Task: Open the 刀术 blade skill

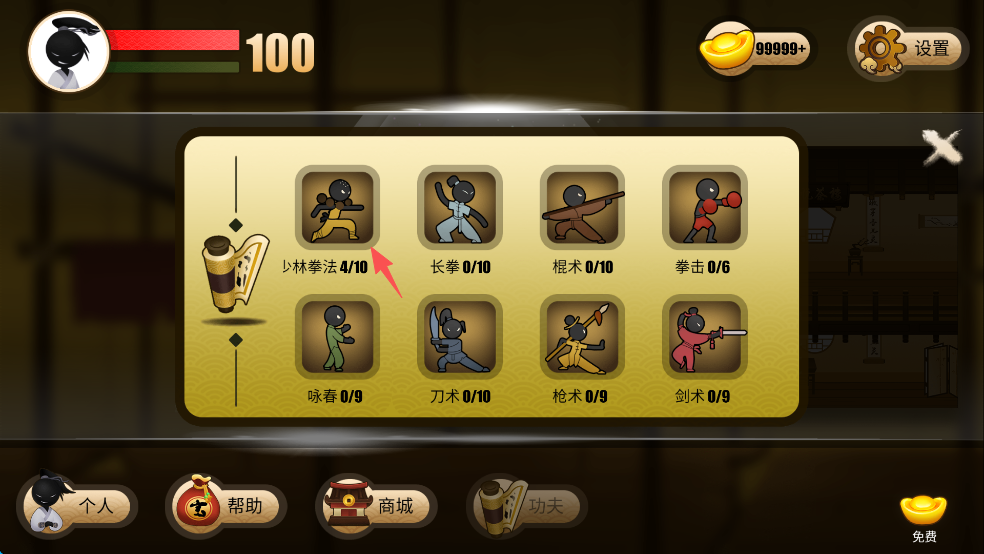Action: [x=459, y=337]
